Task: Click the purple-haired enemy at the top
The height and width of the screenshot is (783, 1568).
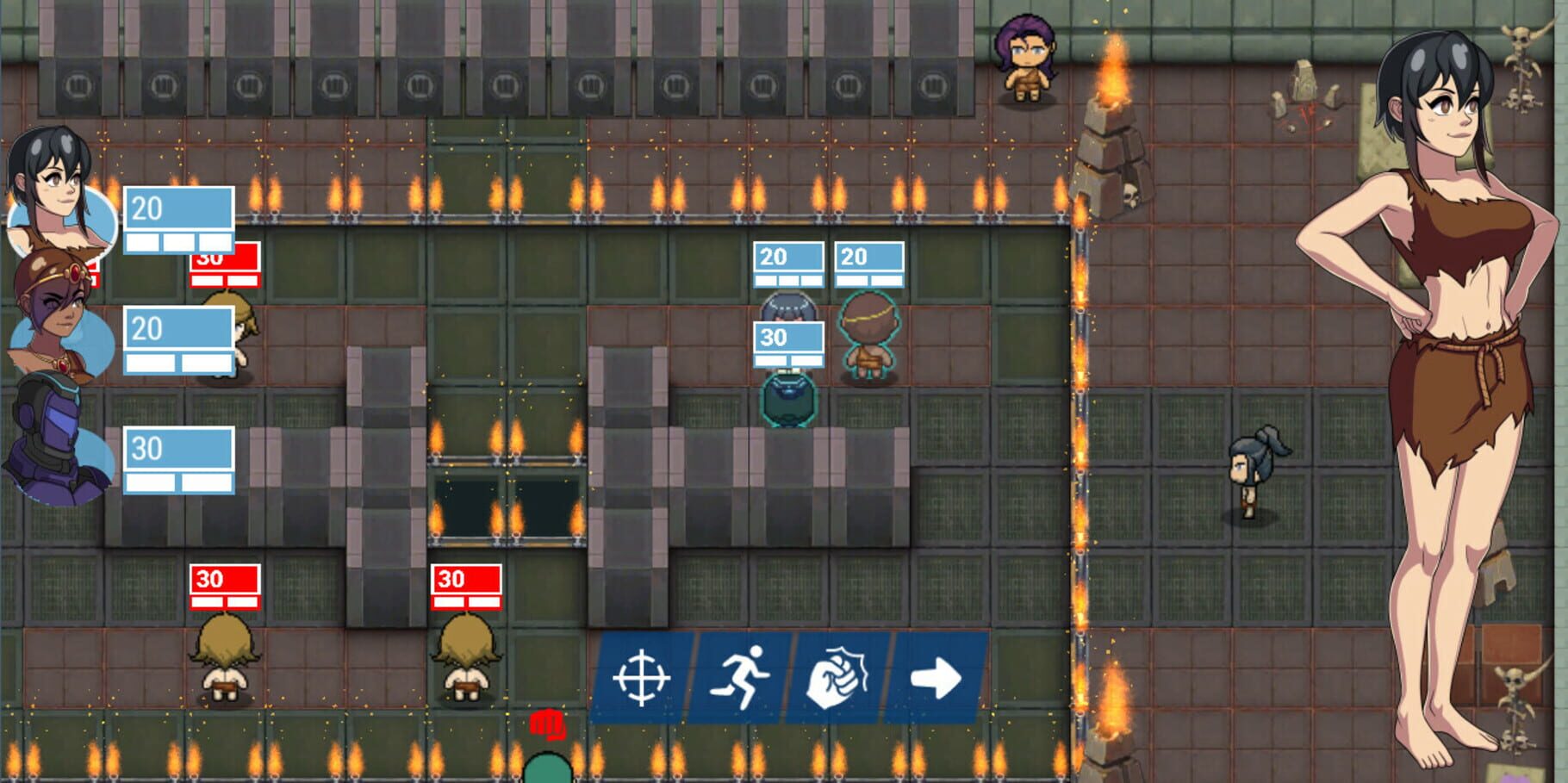Action: click(1025, 60)
